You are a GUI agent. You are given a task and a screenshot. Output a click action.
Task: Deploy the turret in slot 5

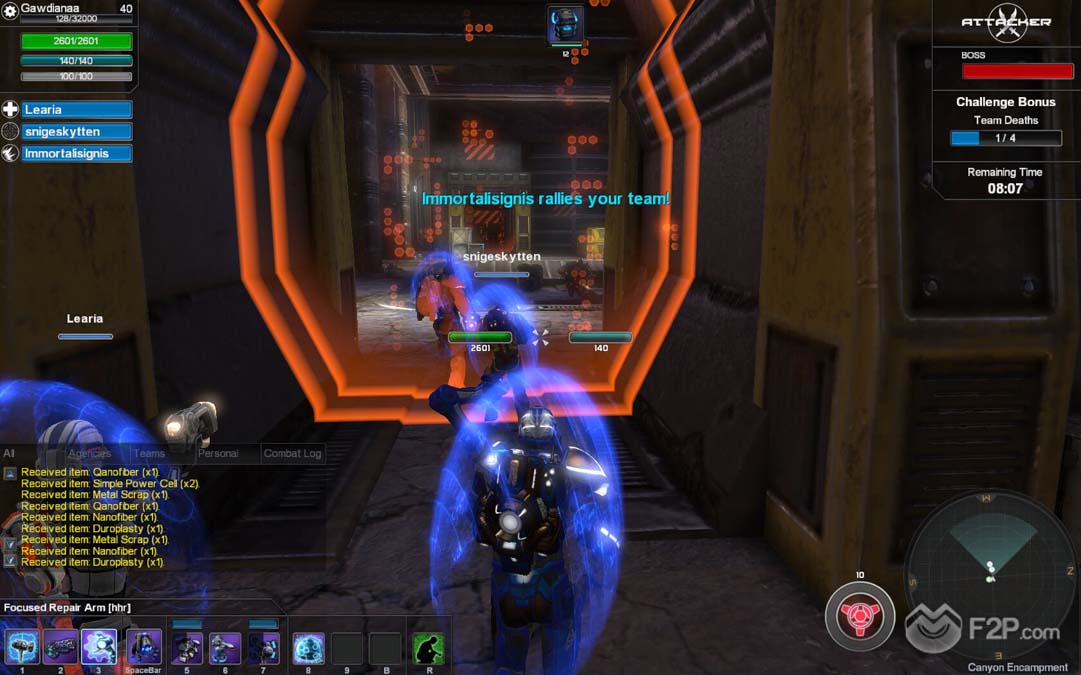tap(187, 648)
